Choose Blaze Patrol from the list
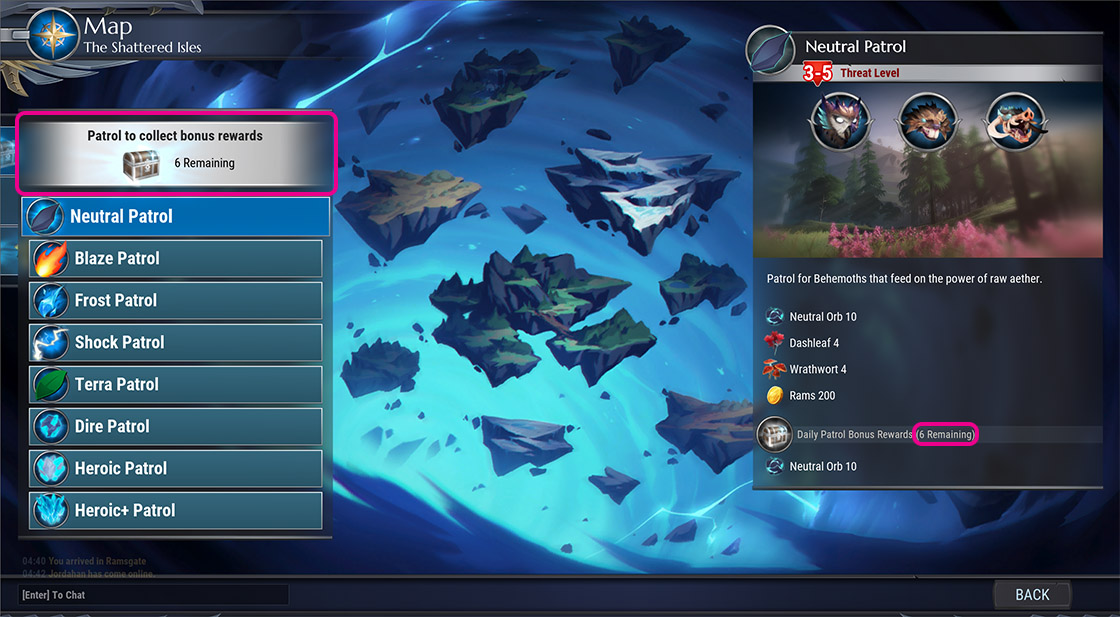The image size is (1120, 617). click(176, 258)
